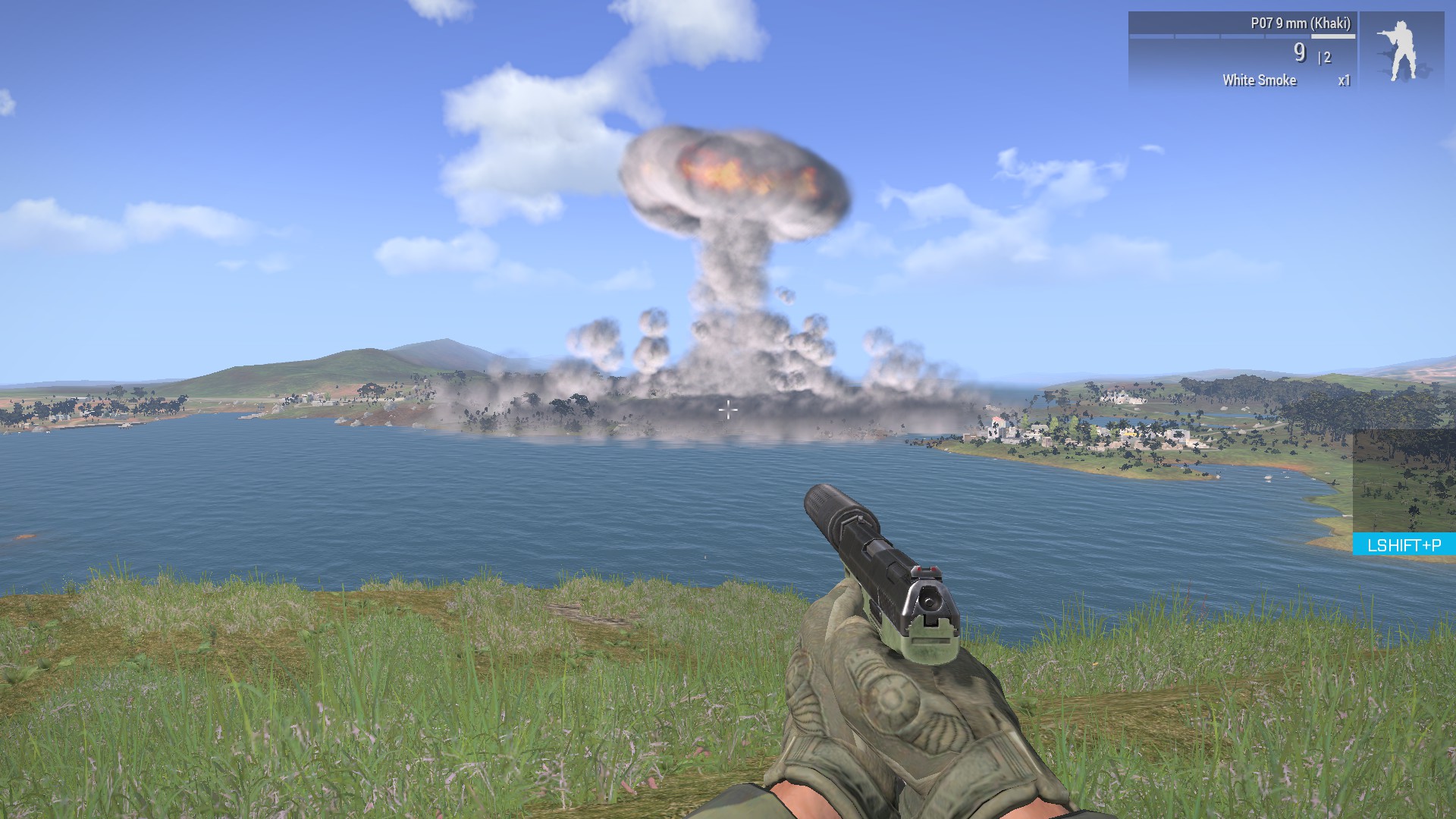The width and height of the screenshot is (1456, 819).
Task: Choose the White Smoke grenade entry
Action: [x=1260, y=80]
